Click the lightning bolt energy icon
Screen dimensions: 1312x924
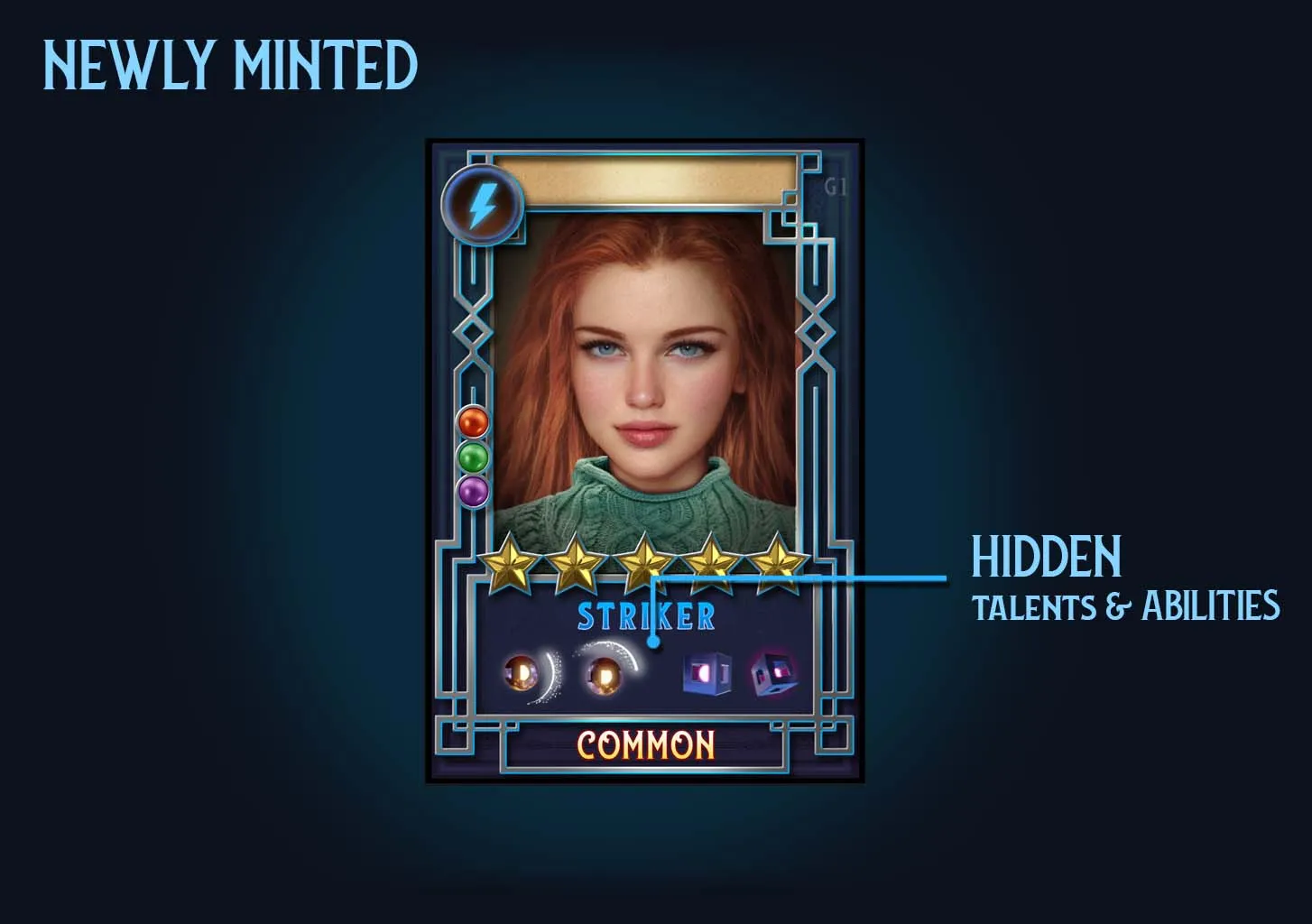[x=483, y=206]
